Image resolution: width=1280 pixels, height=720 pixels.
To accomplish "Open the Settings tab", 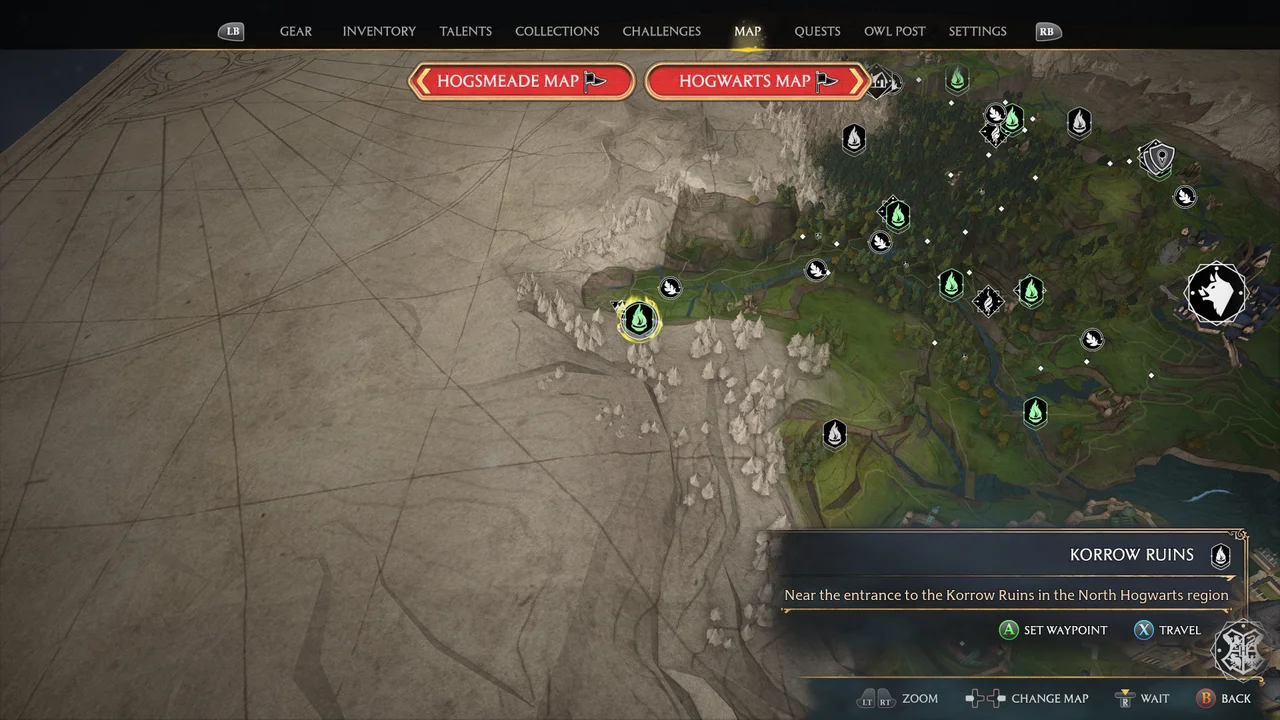I will [978, 31].
